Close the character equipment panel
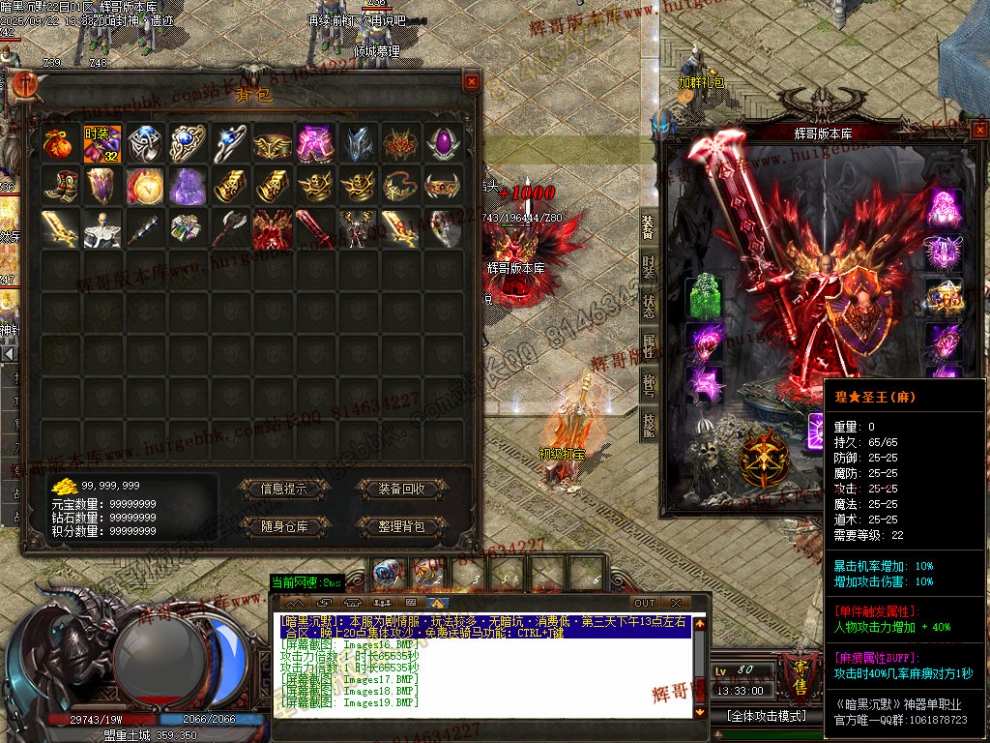Viewport: 990px width, 743px height. pyautogui.click(x=978, y=129)
